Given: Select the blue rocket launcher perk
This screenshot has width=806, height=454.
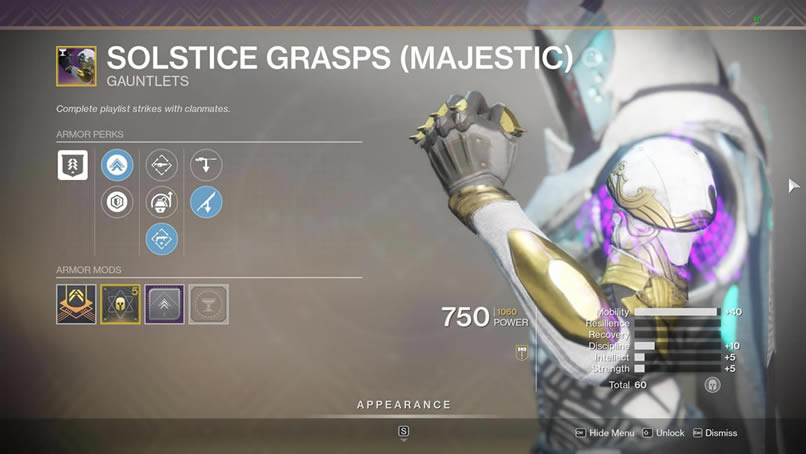Looking at the screenshot, I should click(206, 203).
